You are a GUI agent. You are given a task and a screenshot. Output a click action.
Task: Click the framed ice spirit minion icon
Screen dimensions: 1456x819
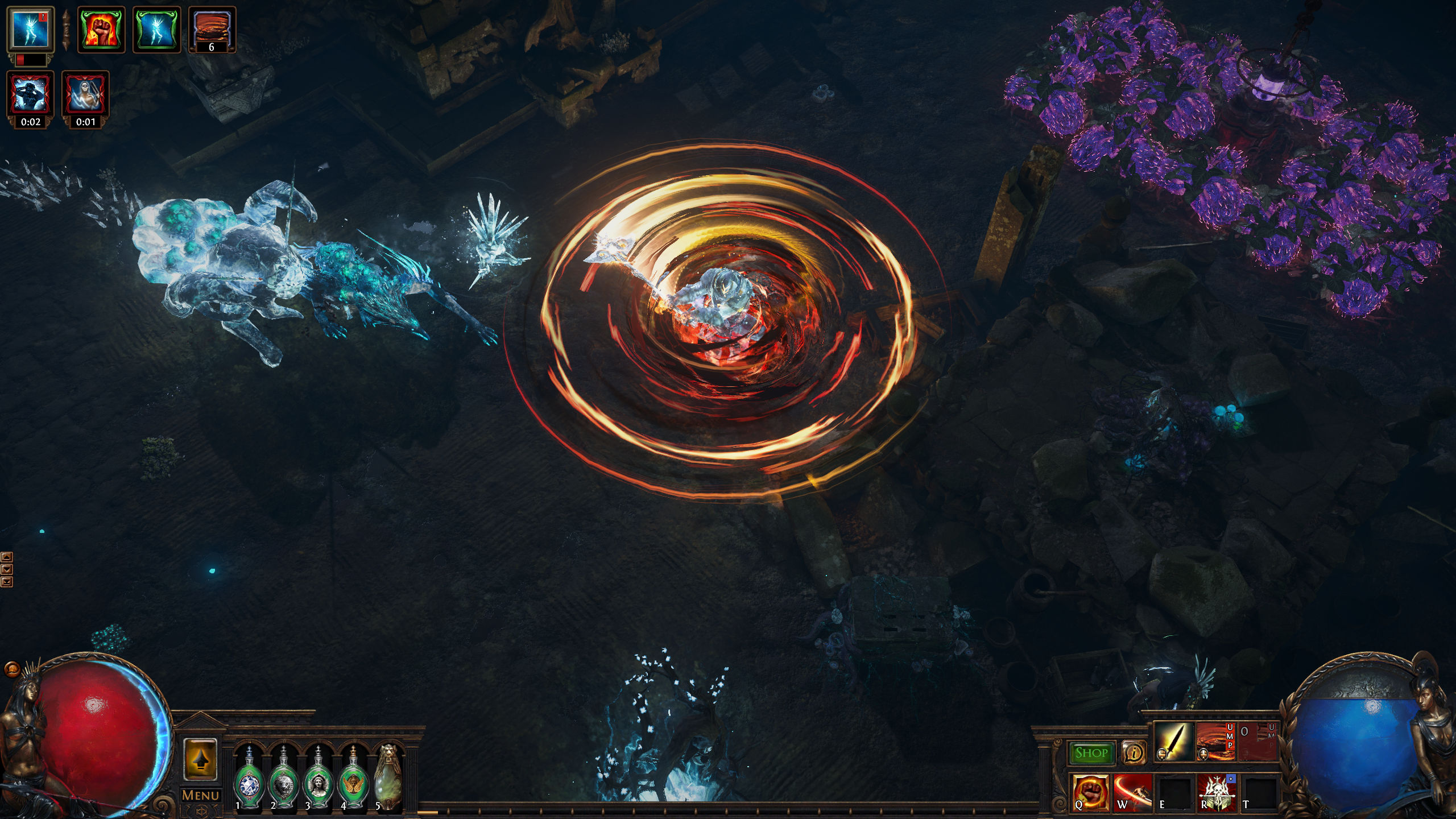[31, 28]
